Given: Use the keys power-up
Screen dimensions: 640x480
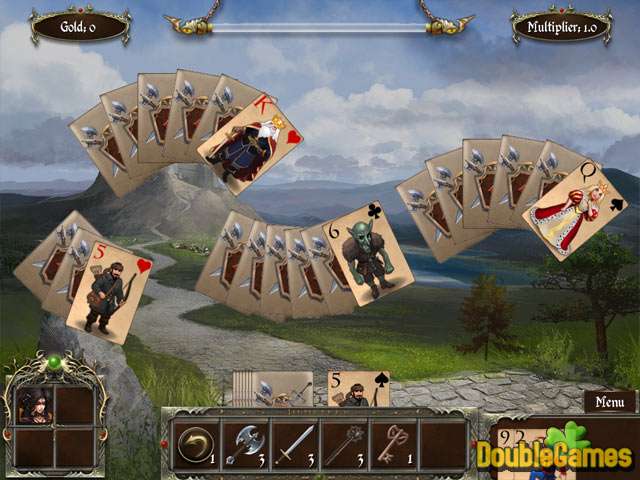Looking at the screenshot, I should [x=393, y=444].
